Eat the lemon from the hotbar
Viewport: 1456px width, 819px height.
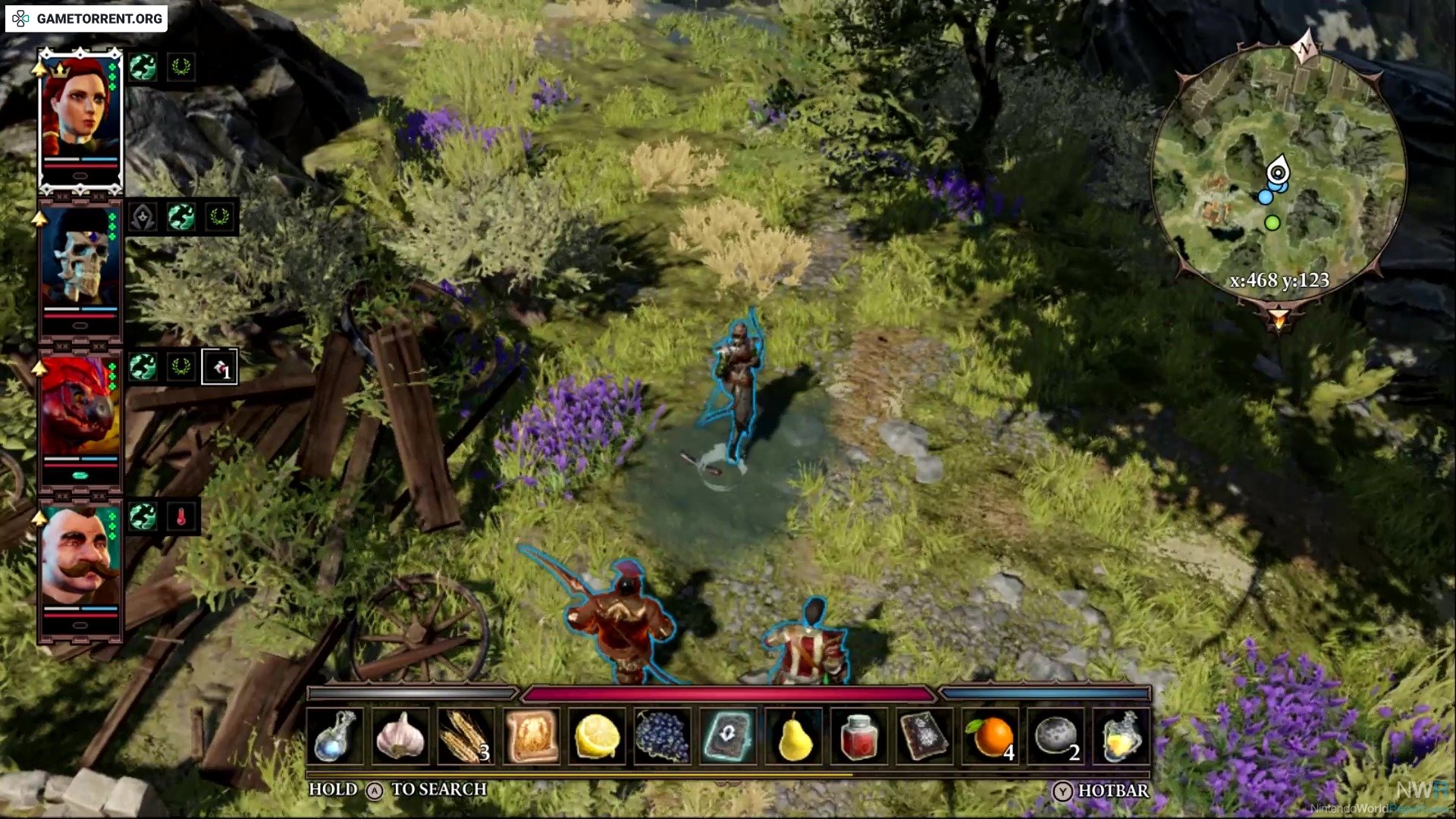point(597,736)
